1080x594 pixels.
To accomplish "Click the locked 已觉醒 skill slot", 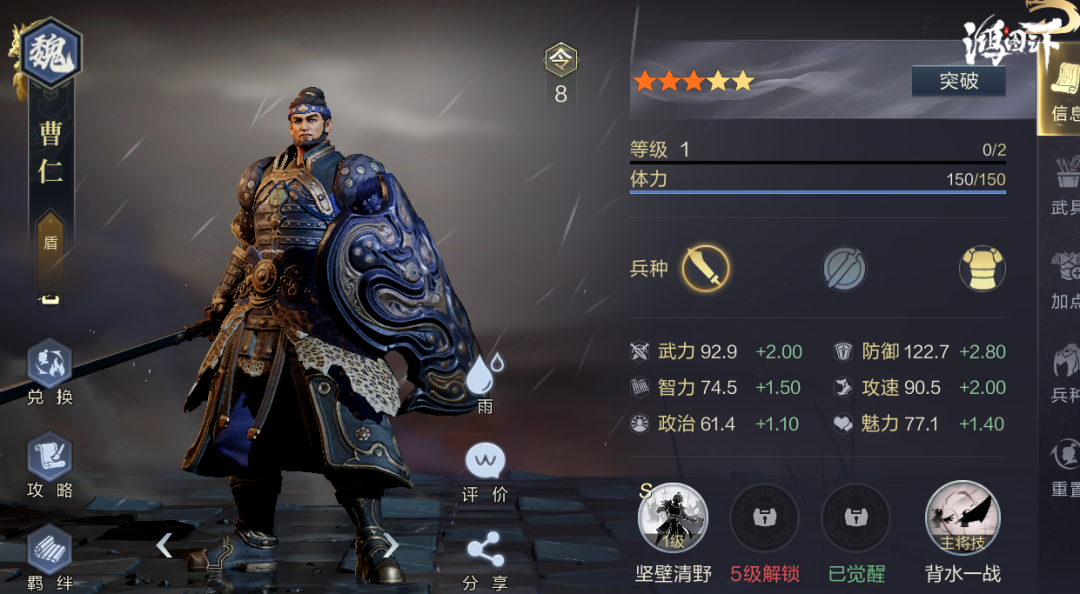I will 855,519.
